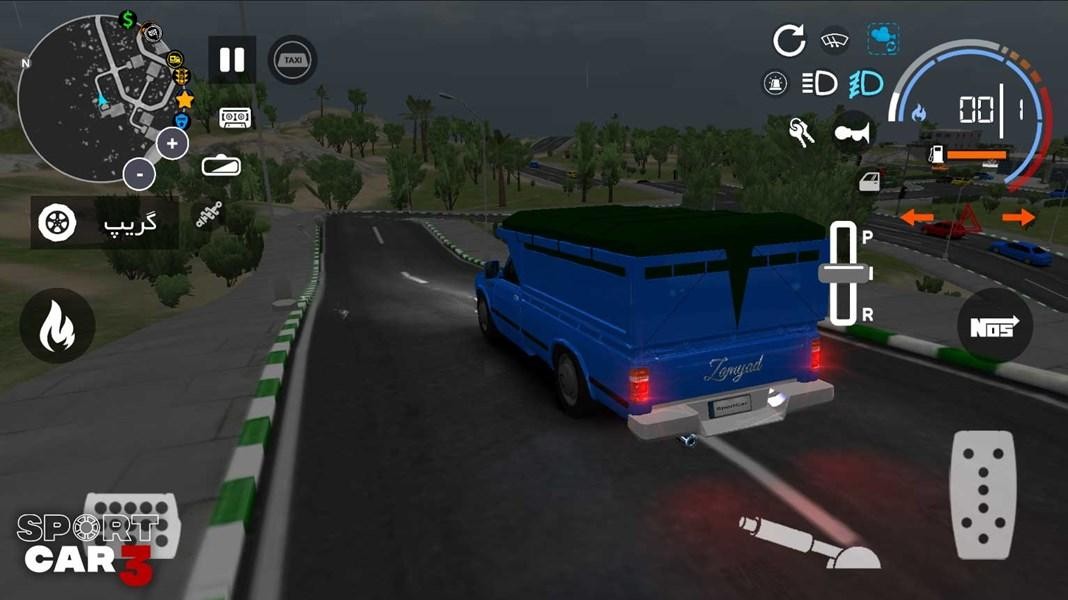Zoom out the minimap with minus button
1068x600 pixels.
[140, 174]
